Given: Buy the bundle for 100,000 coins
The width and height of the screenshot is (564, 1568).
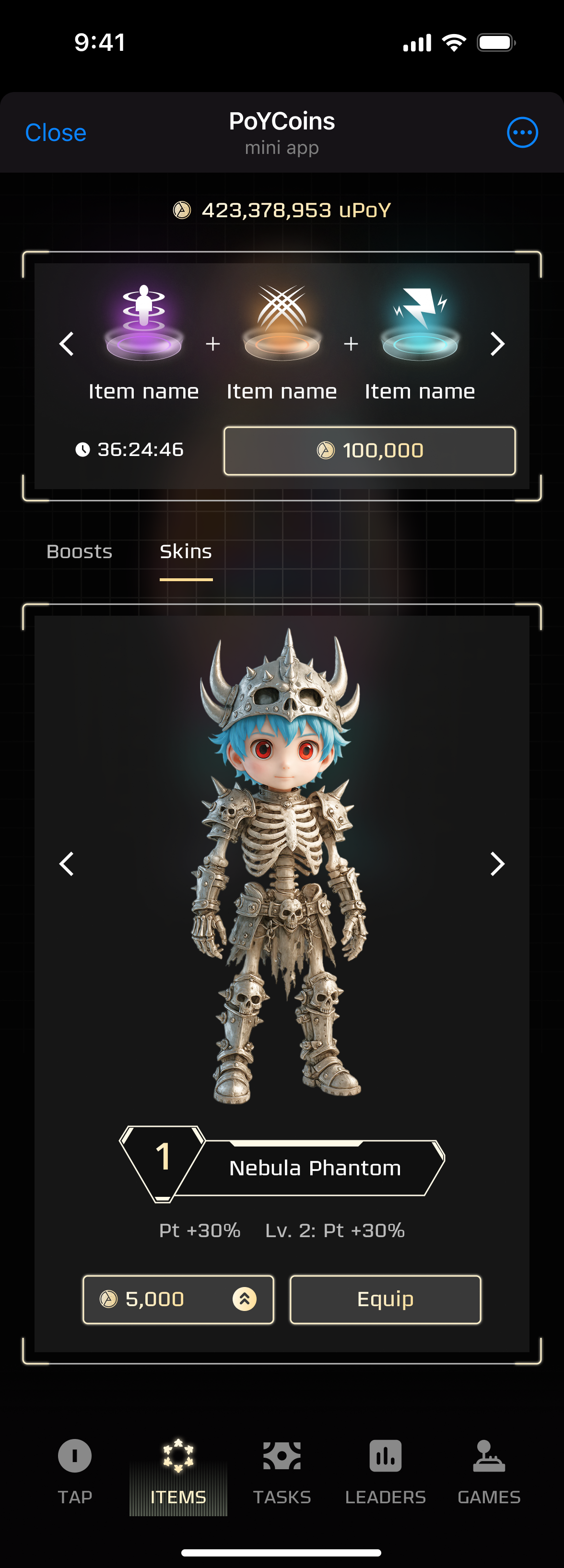Looking at the screenshot, I should pos(369,450).
